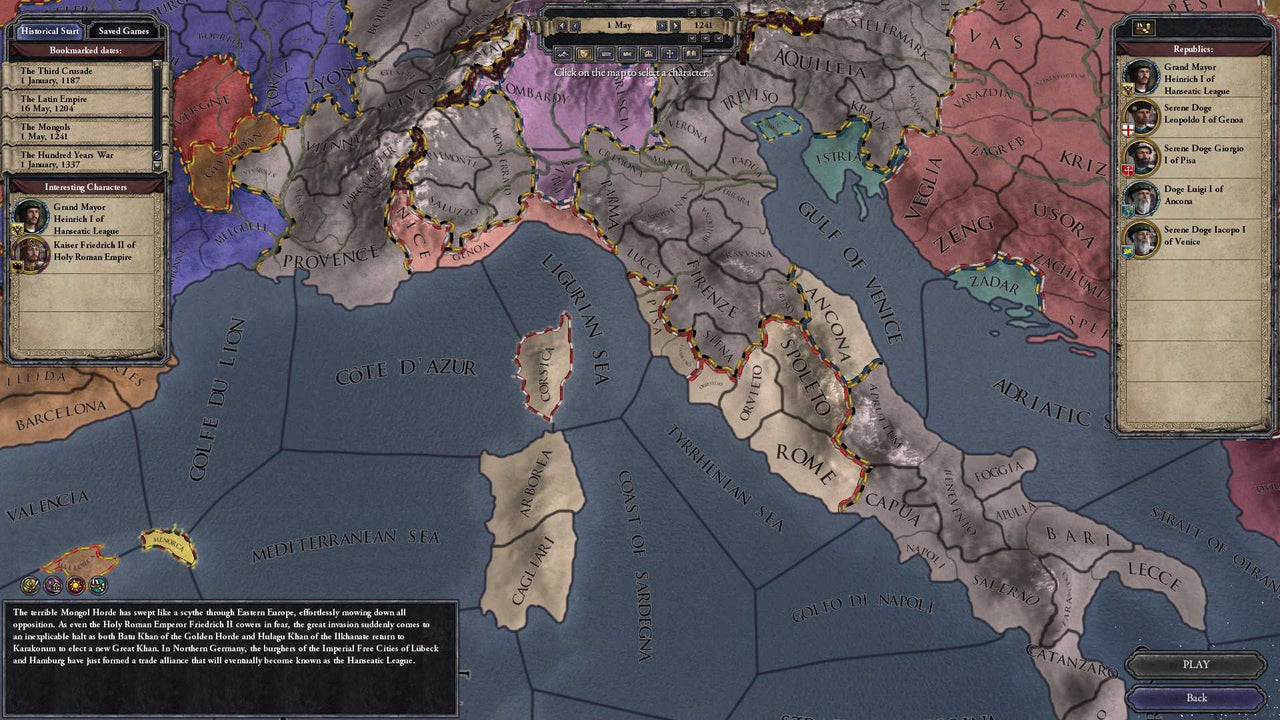This screenshot has height=720, width=1280.
Task: Select the Historical Start tab
Action: click(49, 31)
